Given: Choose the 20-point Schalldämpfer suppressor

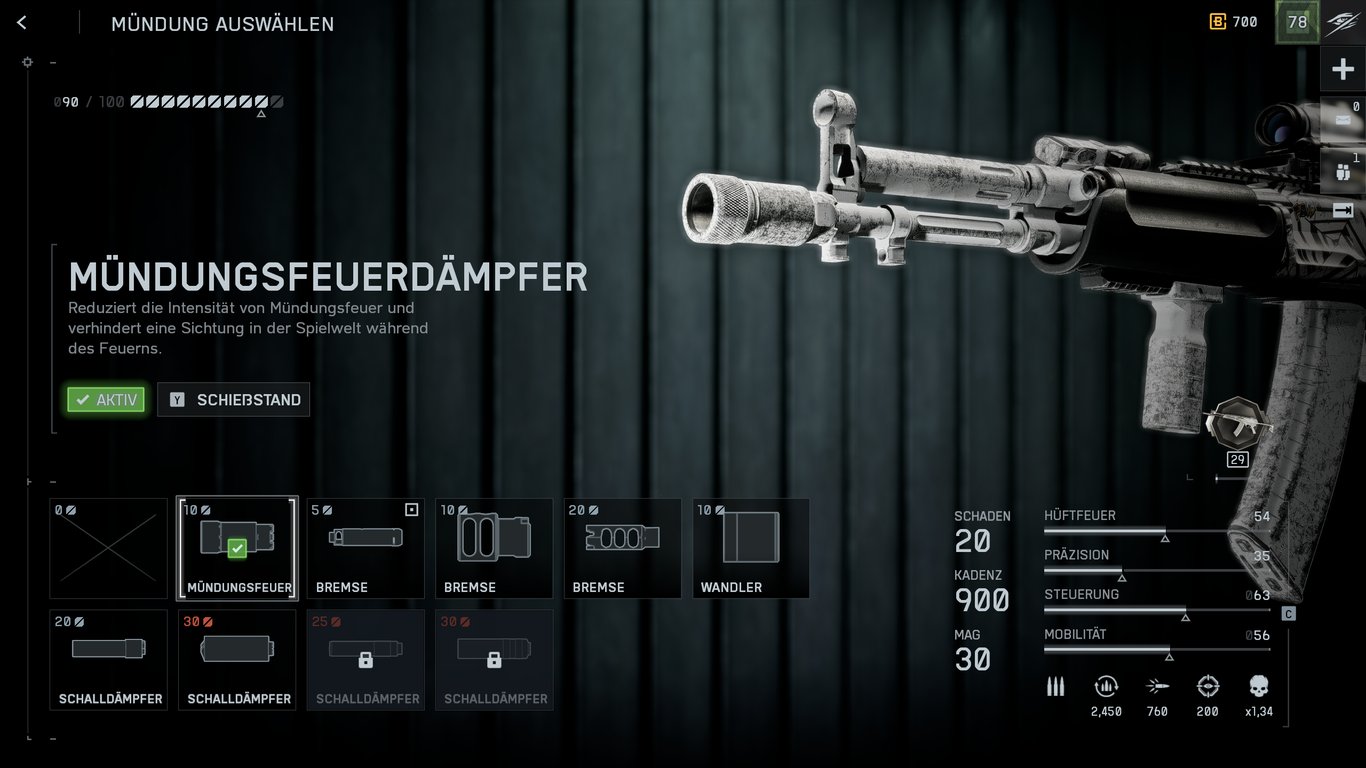Looking at the screenshot, I should point(109,660).
